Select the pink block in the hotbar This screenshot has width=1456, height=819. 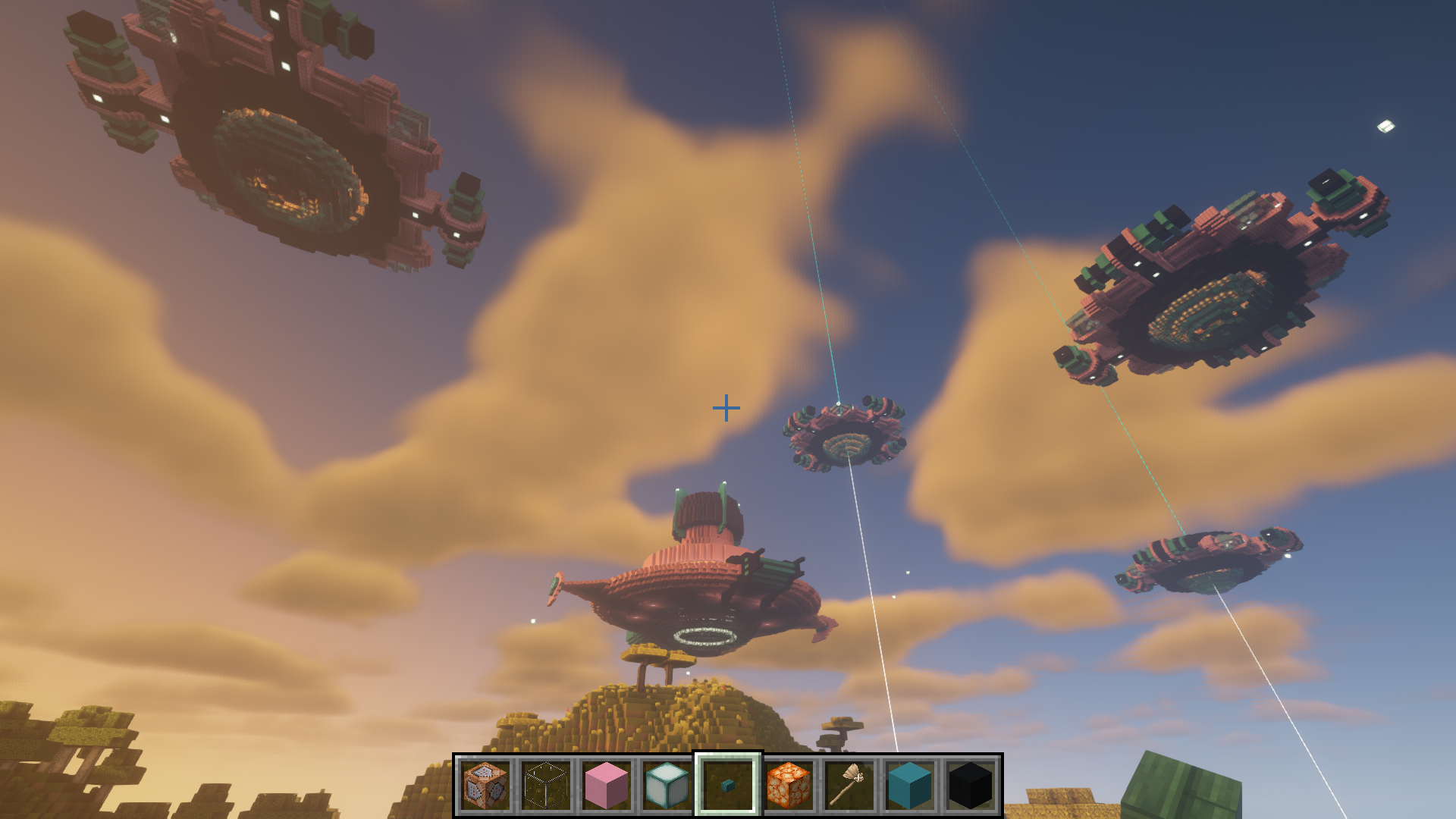[607, 786]
